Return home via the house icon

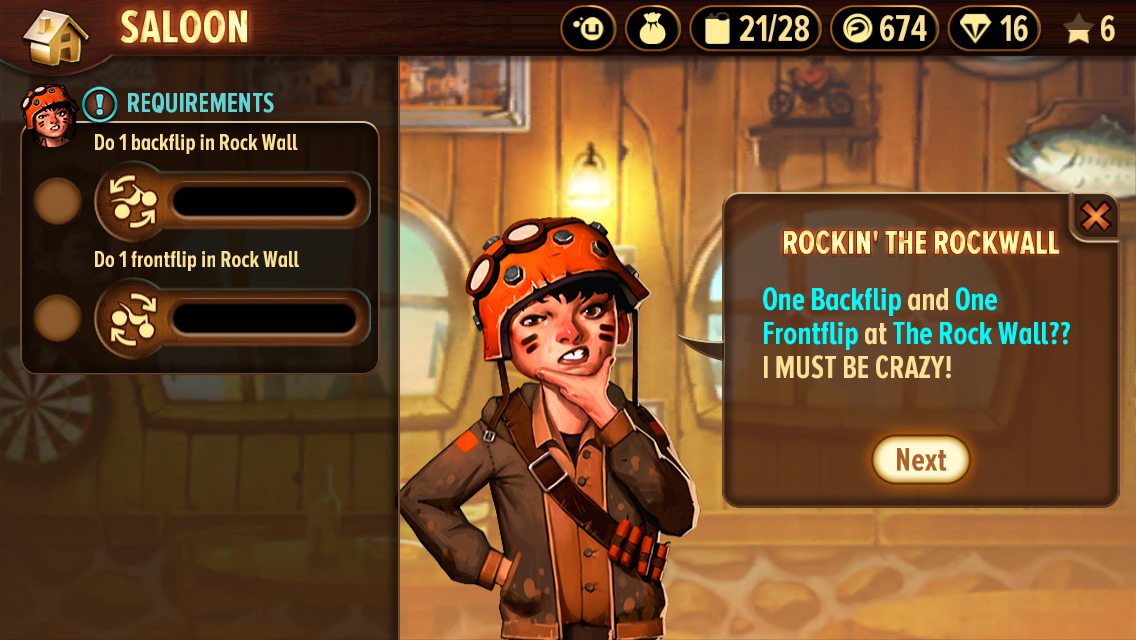coord(55,36)
